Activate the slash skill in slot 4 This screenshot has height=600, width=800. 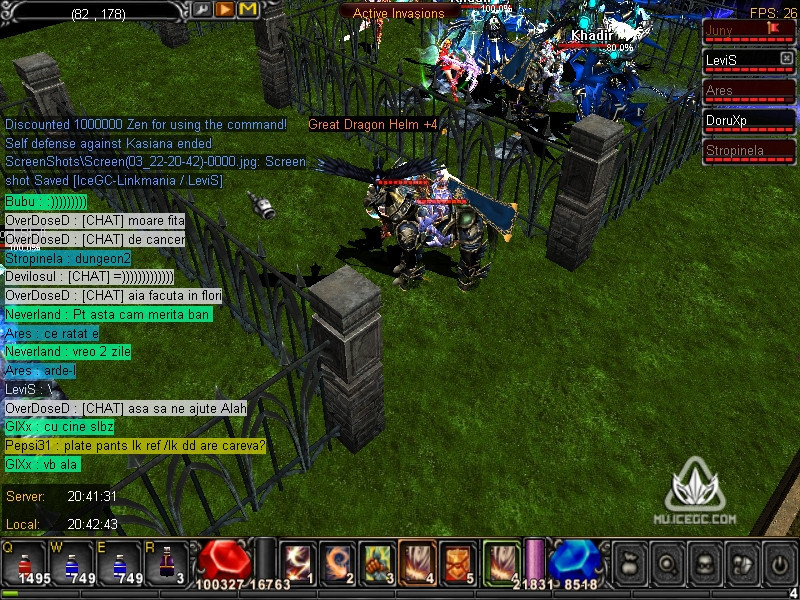click(x=416, y=561)
